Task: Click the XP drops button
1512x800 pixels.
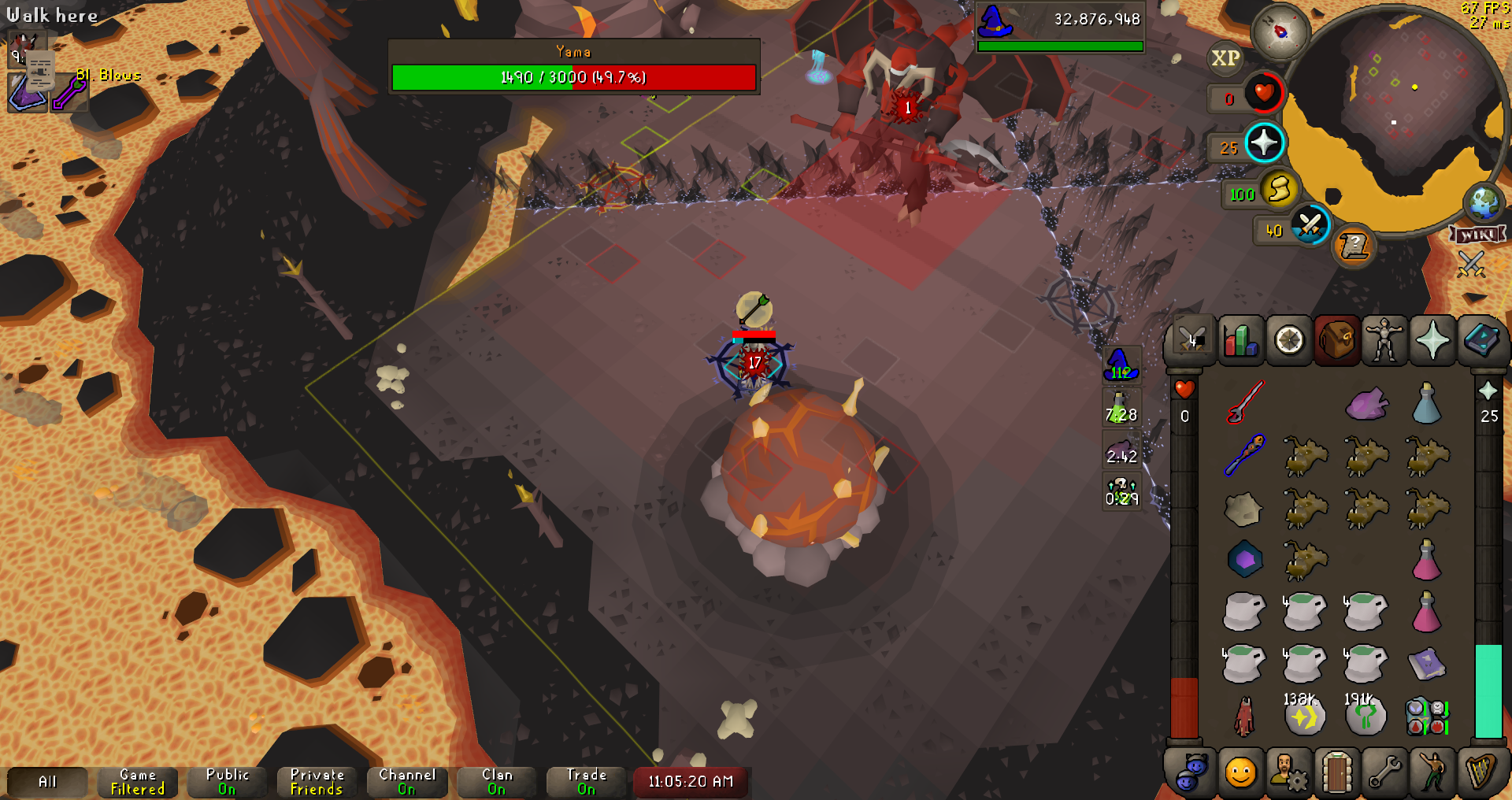Action: (1225, 58)
